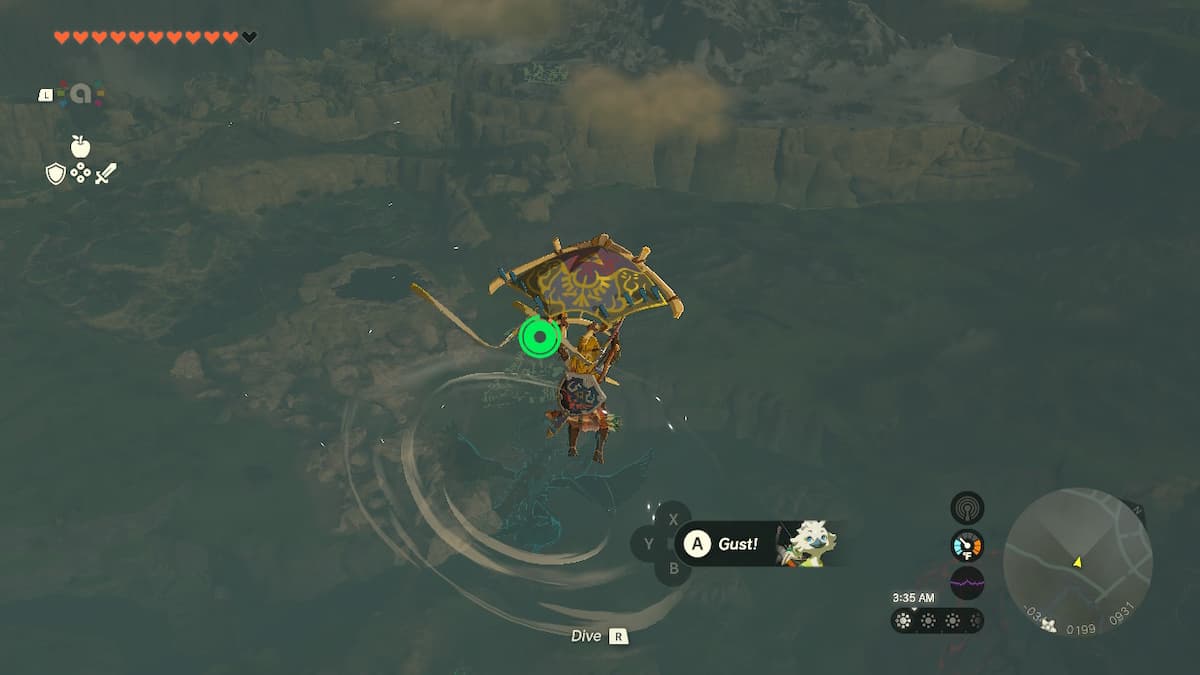The image size is (1200, 675).
Task: Click the four-dot d-pad center icon
Action: click(80, 174)
